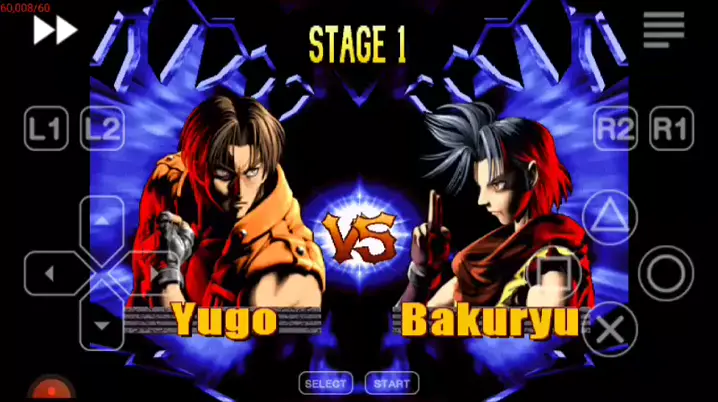Viewport: 718px width, 402px height.
Task: Tap the L2 shoulder button
Action: pos(102,129)
